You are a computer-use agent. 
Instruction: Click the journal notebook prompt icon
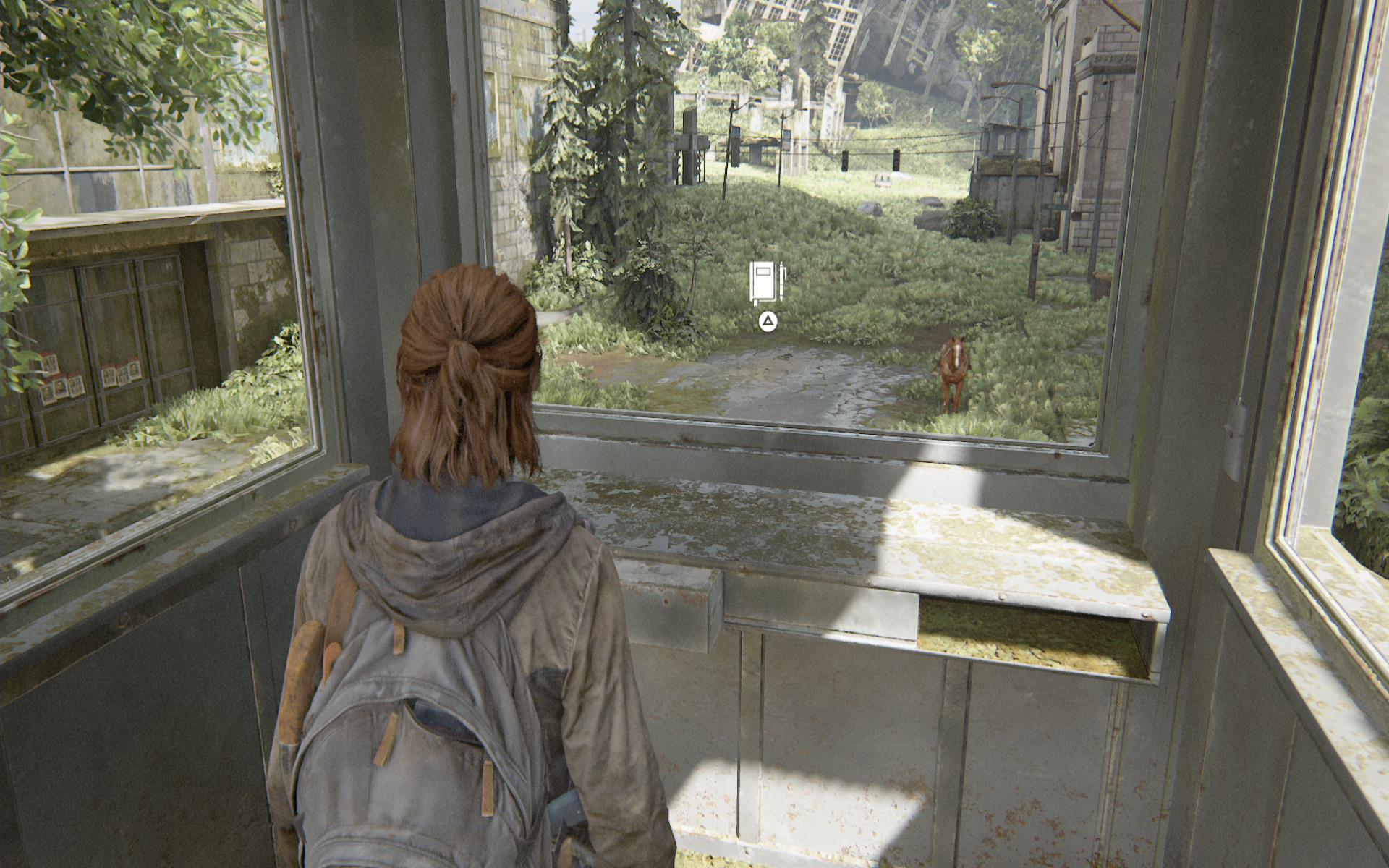pyautogui.click(x=766, y=283)
